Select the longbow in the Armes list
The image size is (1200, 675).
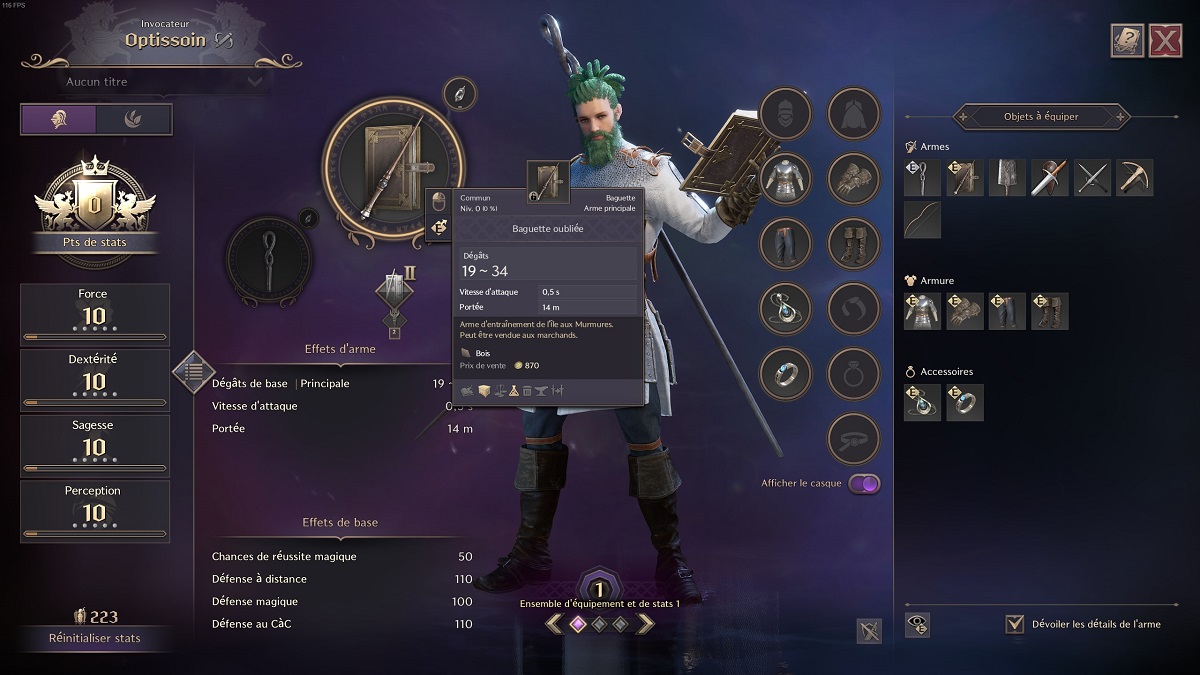click(922, 220)
